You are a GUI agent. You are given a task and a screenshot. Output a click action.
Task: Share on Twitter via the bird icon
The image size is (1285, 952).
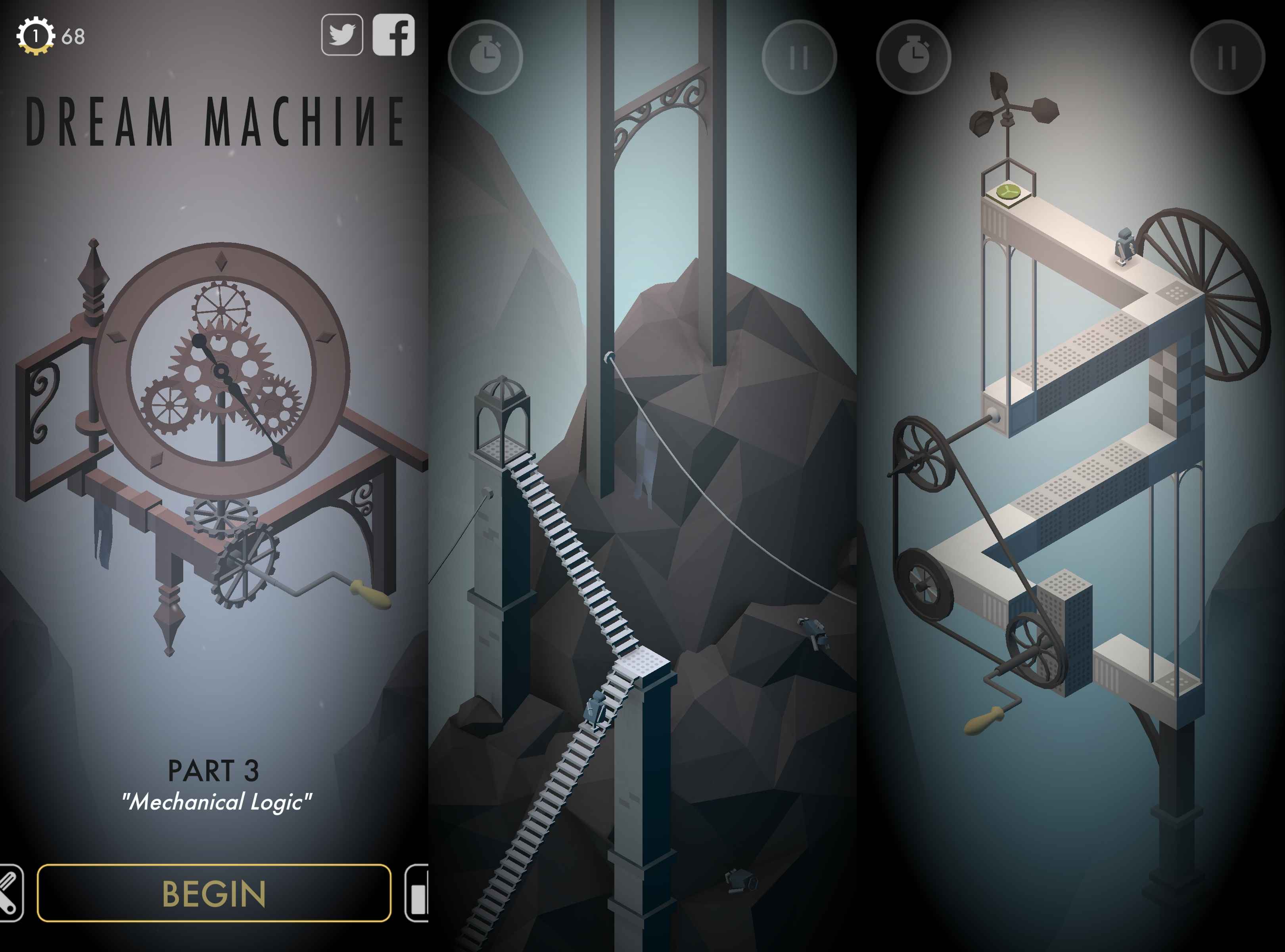pyautogui.click(x=342, y=35)
